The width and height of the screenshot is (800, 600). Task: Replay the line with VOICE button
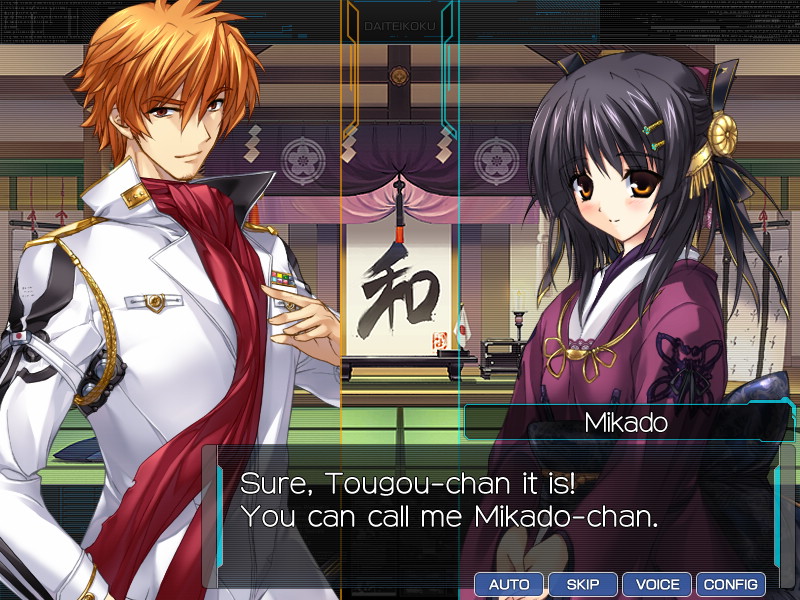tap(657, 584)
